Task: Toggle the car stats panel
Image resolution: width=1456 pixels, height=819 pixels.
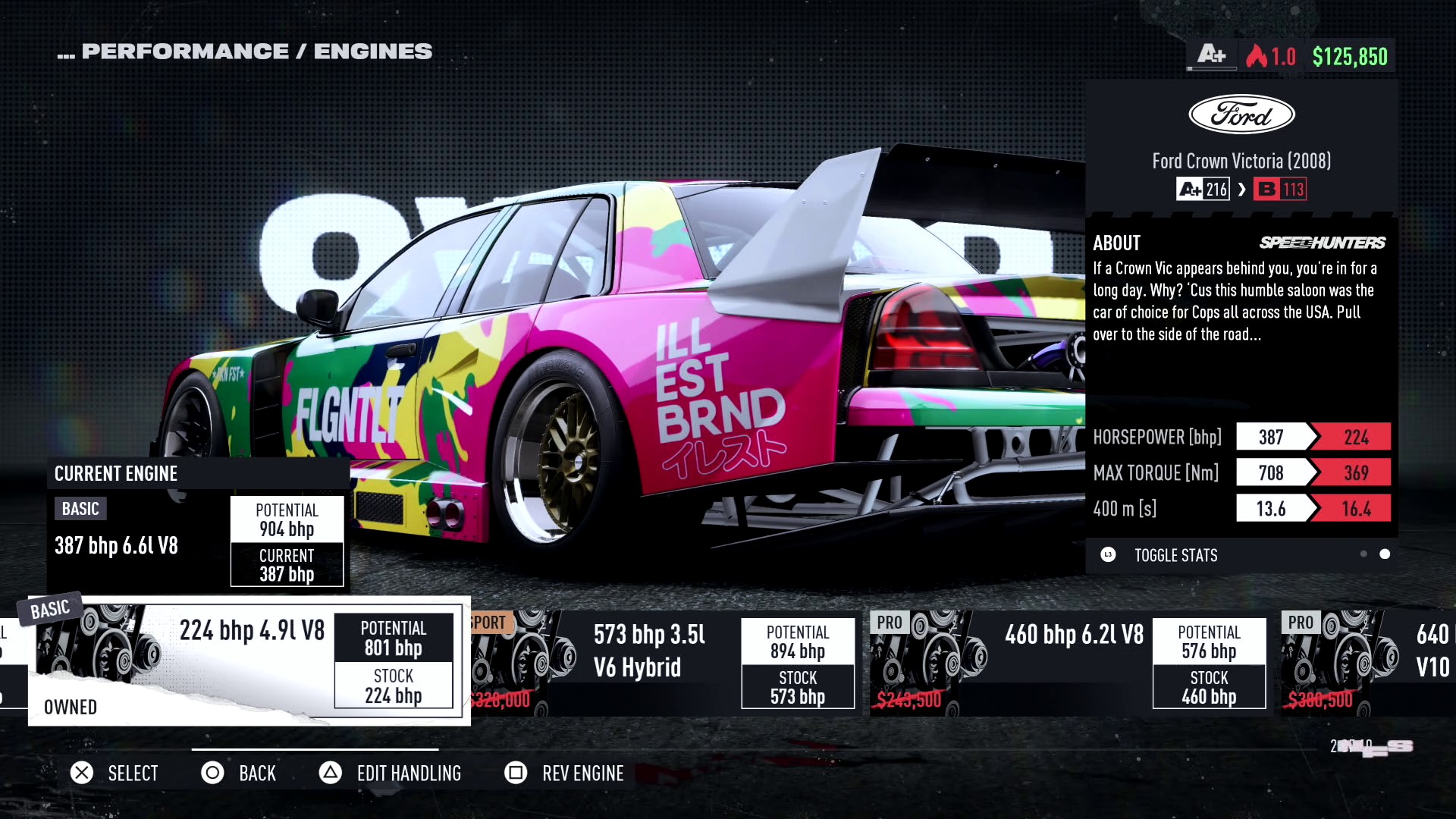Action: coord(1175,555)
